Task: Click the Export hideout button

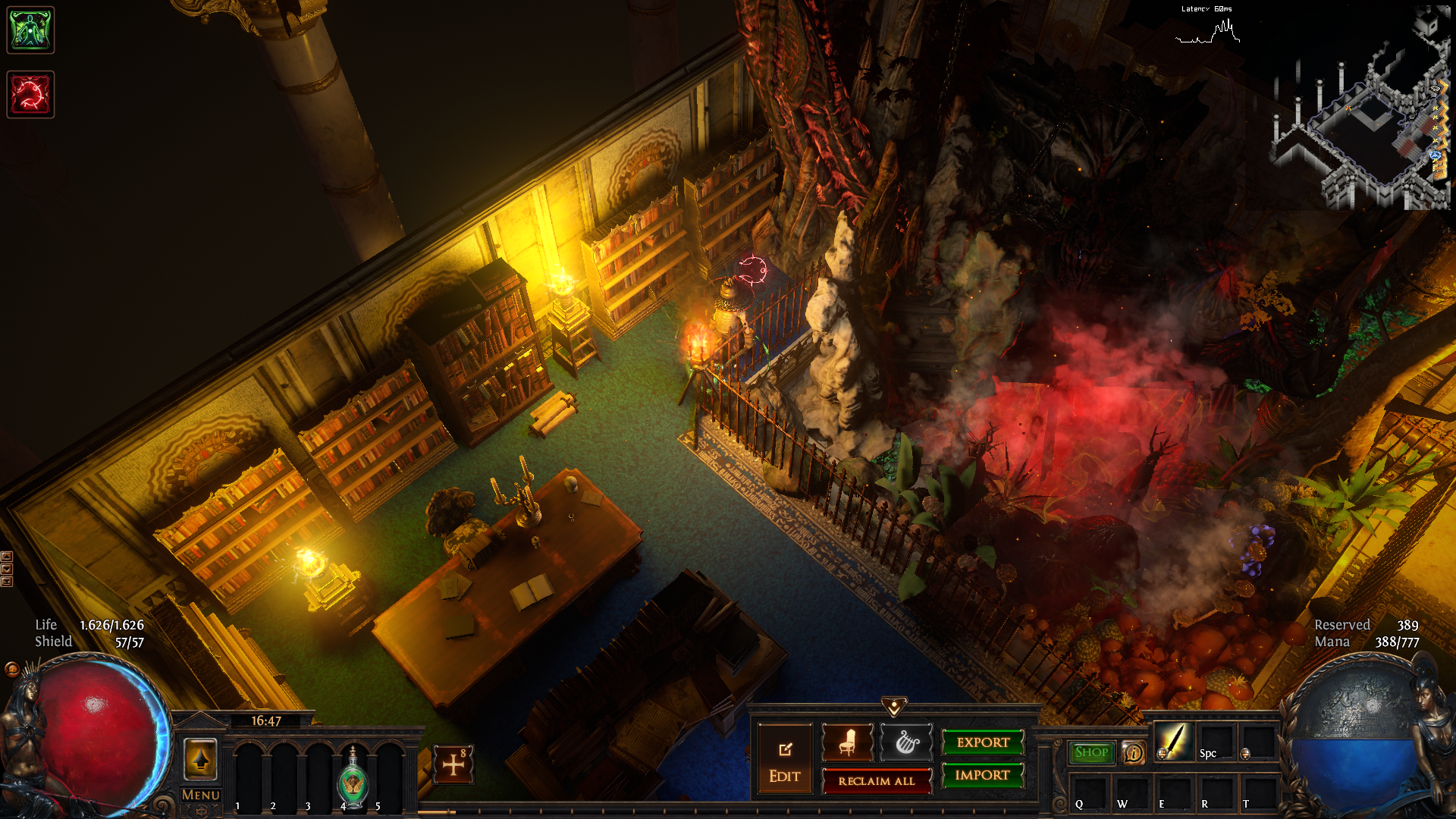Action: pyautogui.click(x=983, y=742)
